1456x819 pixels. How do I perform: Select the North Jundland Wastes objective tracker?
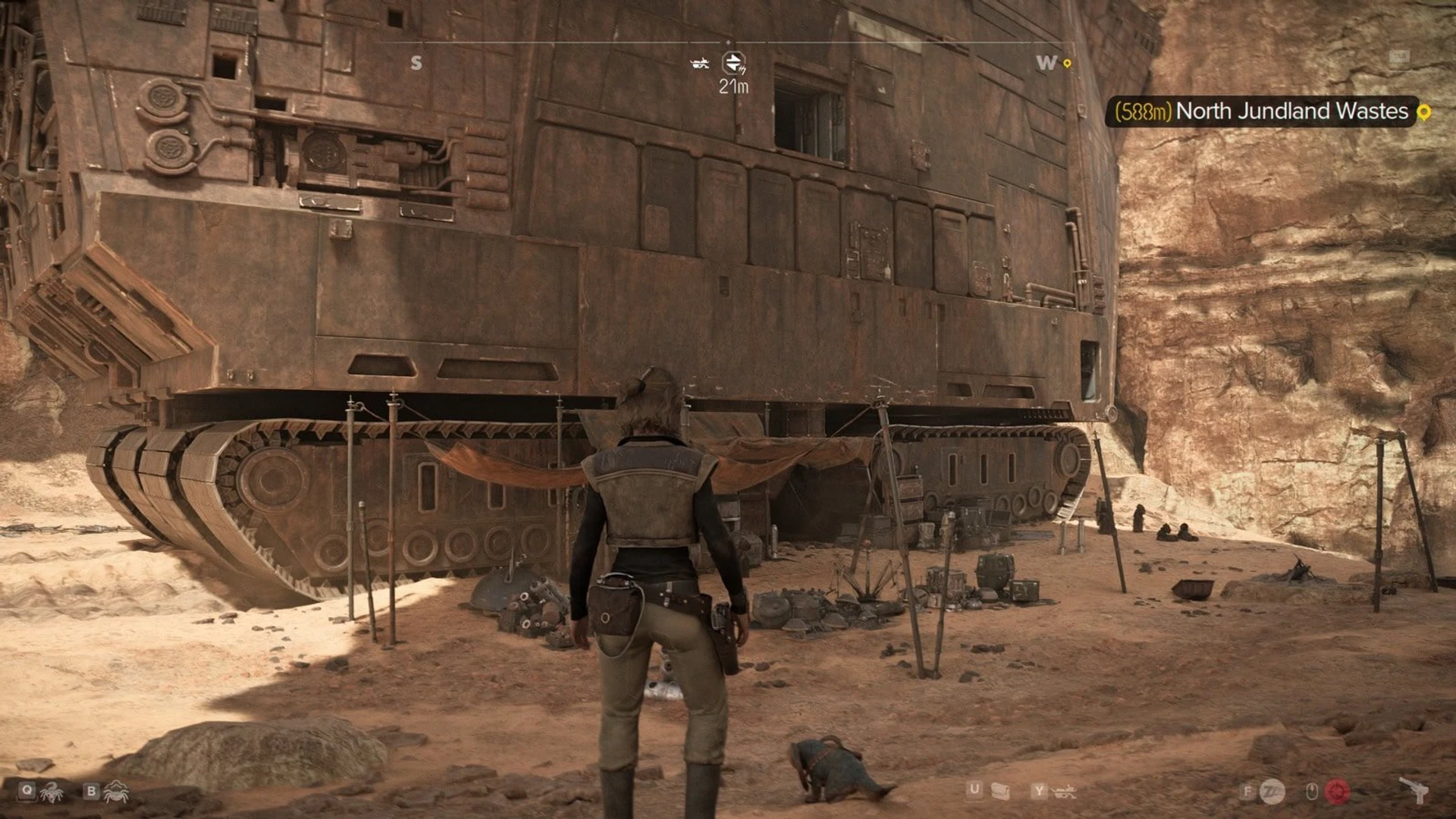pyautogui.click(x=1262, y=111)
